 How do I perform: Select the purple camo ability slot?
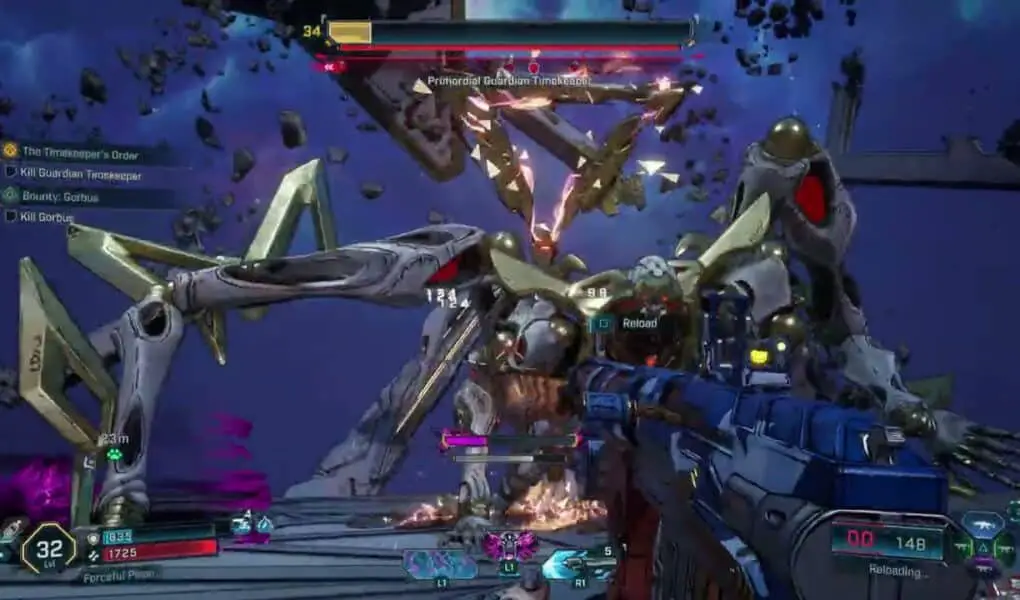(441, 564)
